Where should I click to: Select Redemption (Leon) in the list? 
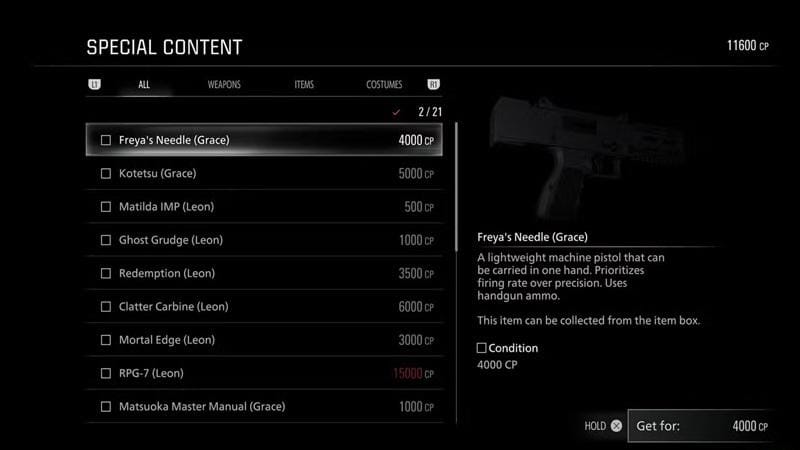(x=264, y=273)
